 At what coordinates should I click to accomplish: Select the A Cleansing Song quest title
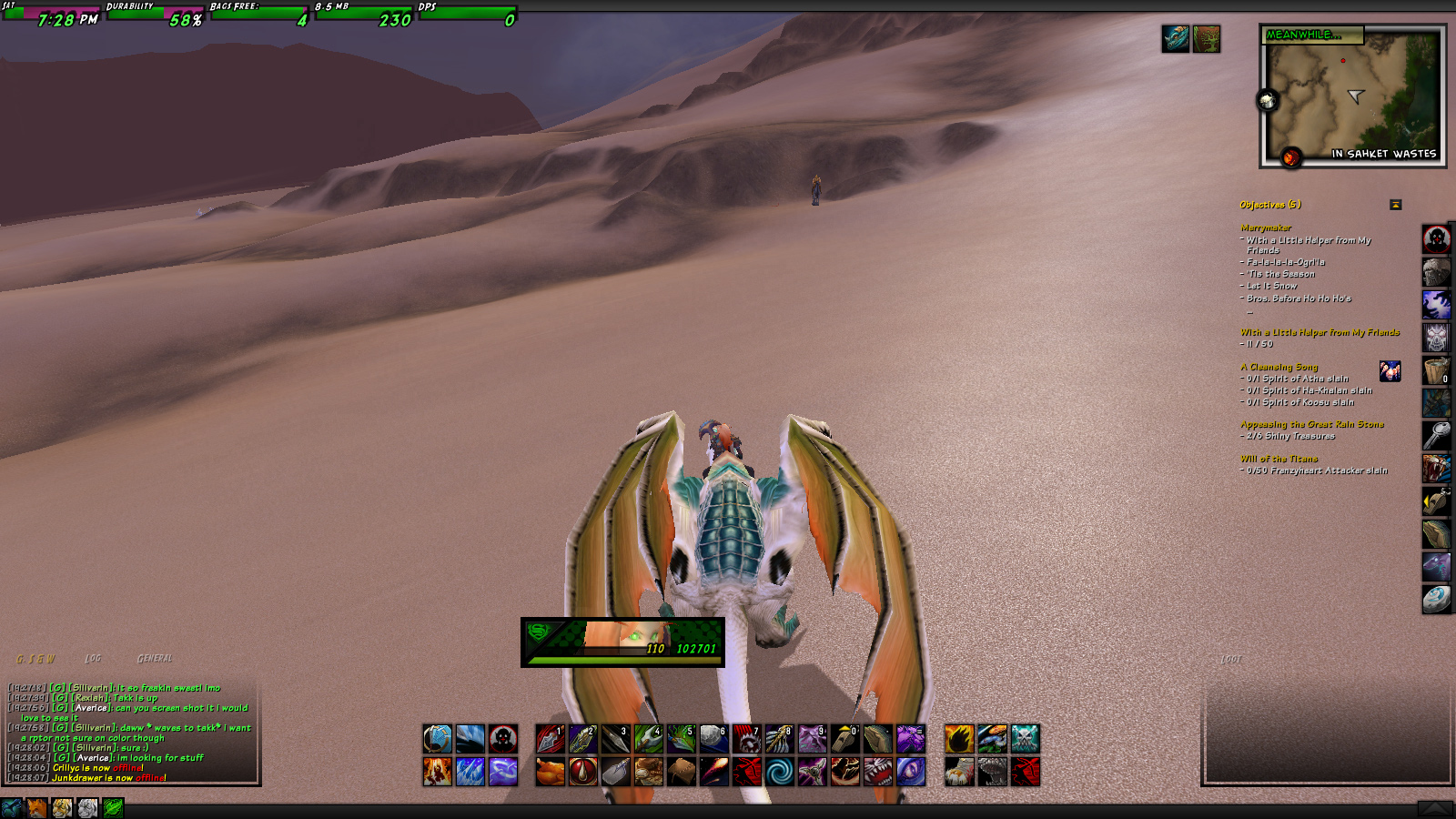coord(1279,367)
